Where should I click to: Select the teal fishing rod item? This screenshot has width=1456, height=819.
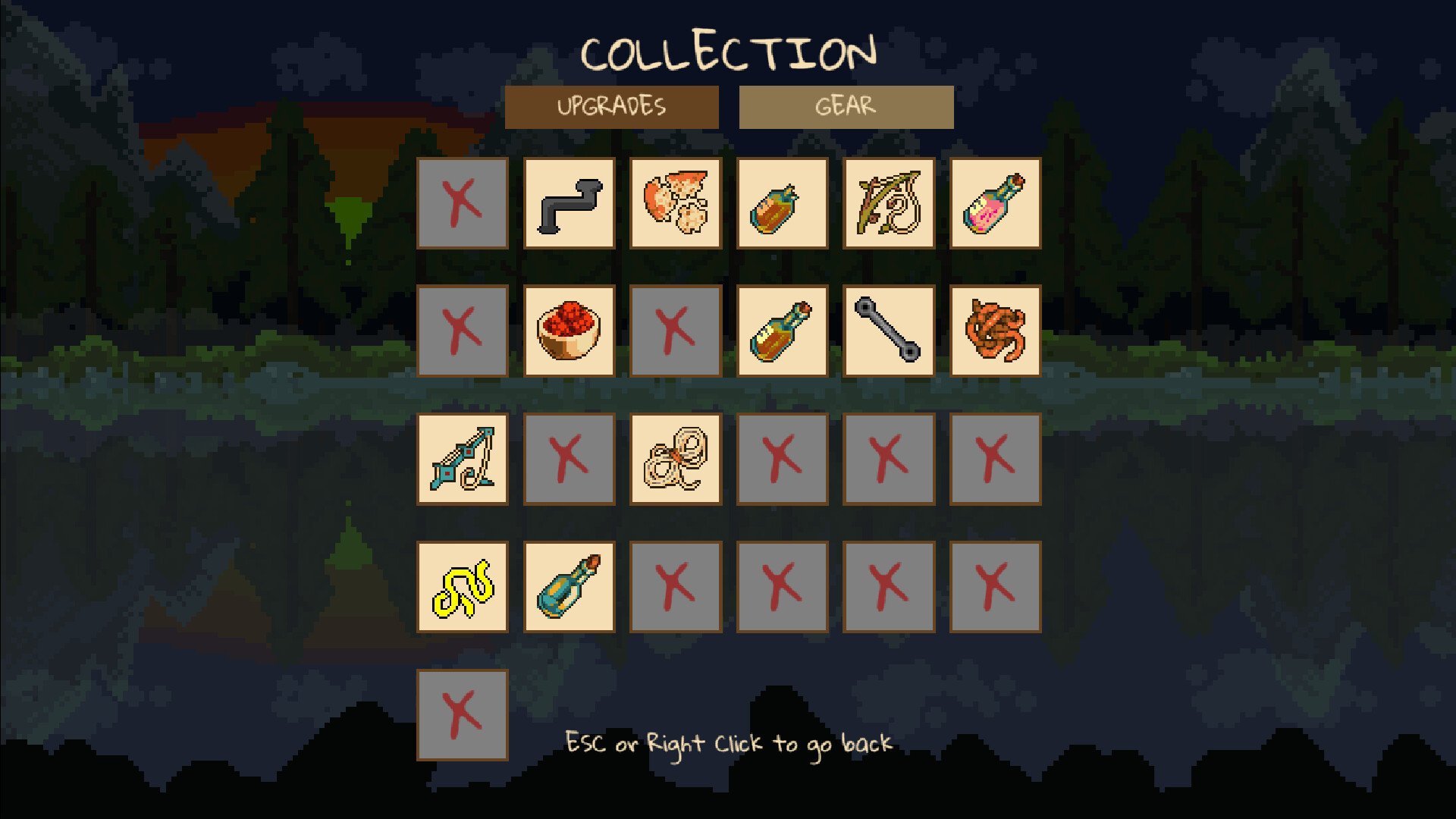tap(463, 459)
